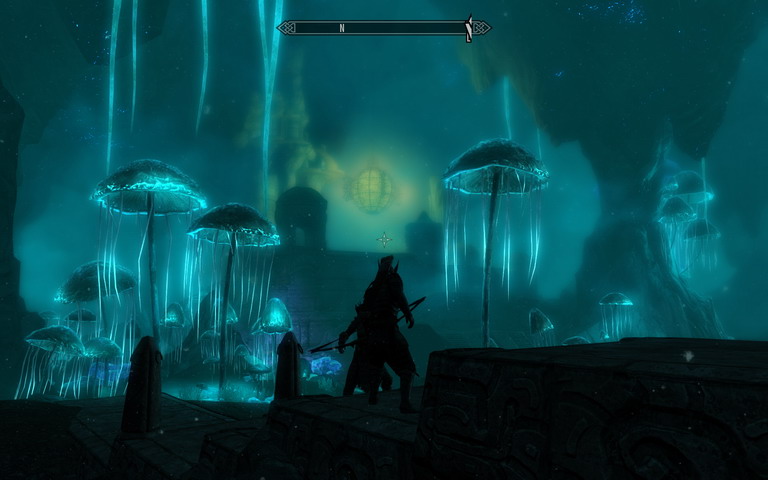Click the quest marker on the compass
Viewport: 768px width, 480px height.
[468, 29]
